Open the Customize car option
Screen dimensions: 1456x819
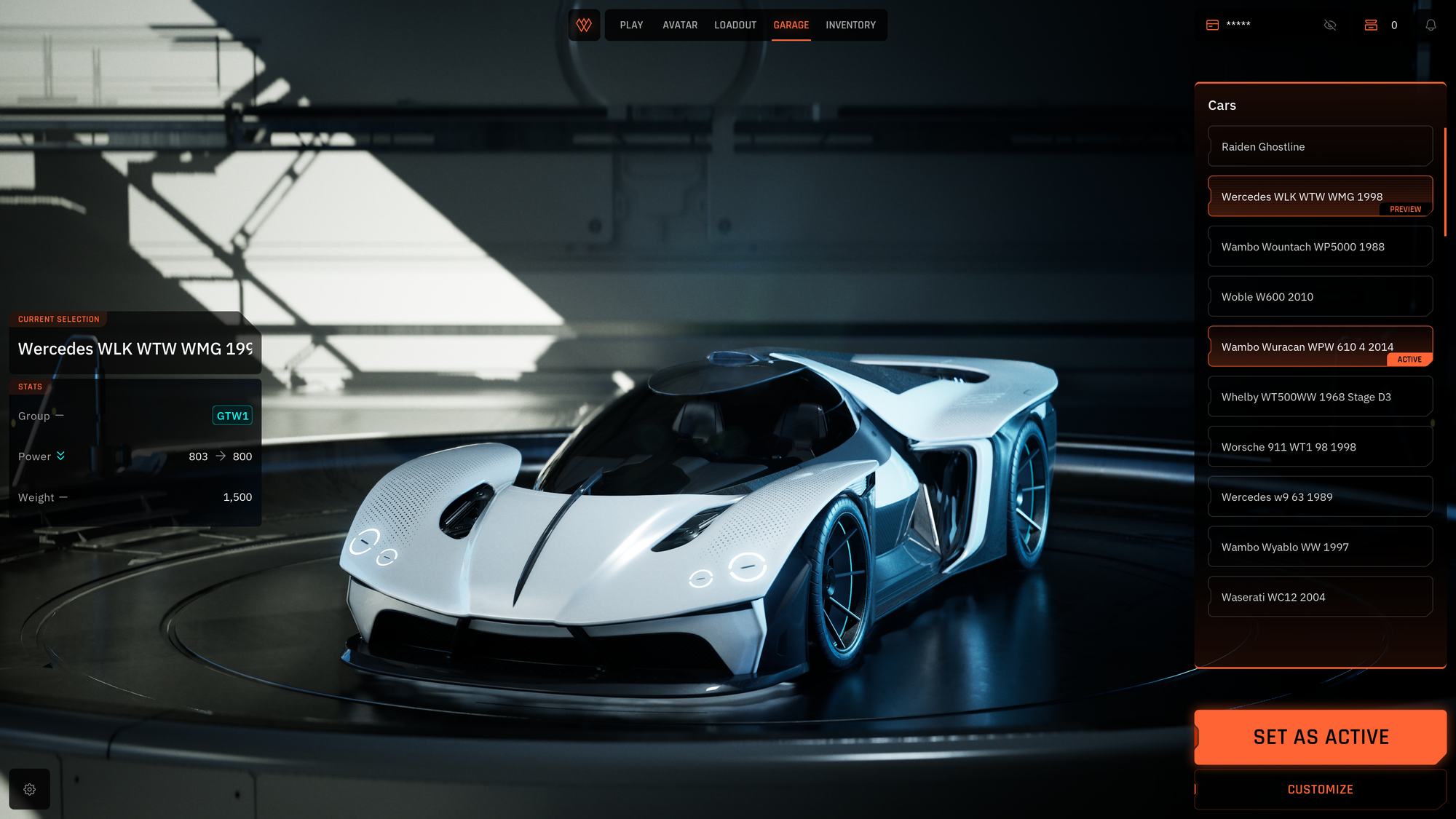[1320, 789]
